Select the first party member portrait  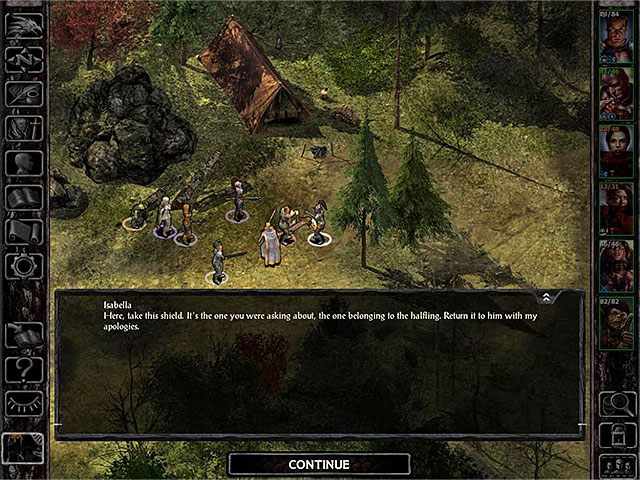615,38
